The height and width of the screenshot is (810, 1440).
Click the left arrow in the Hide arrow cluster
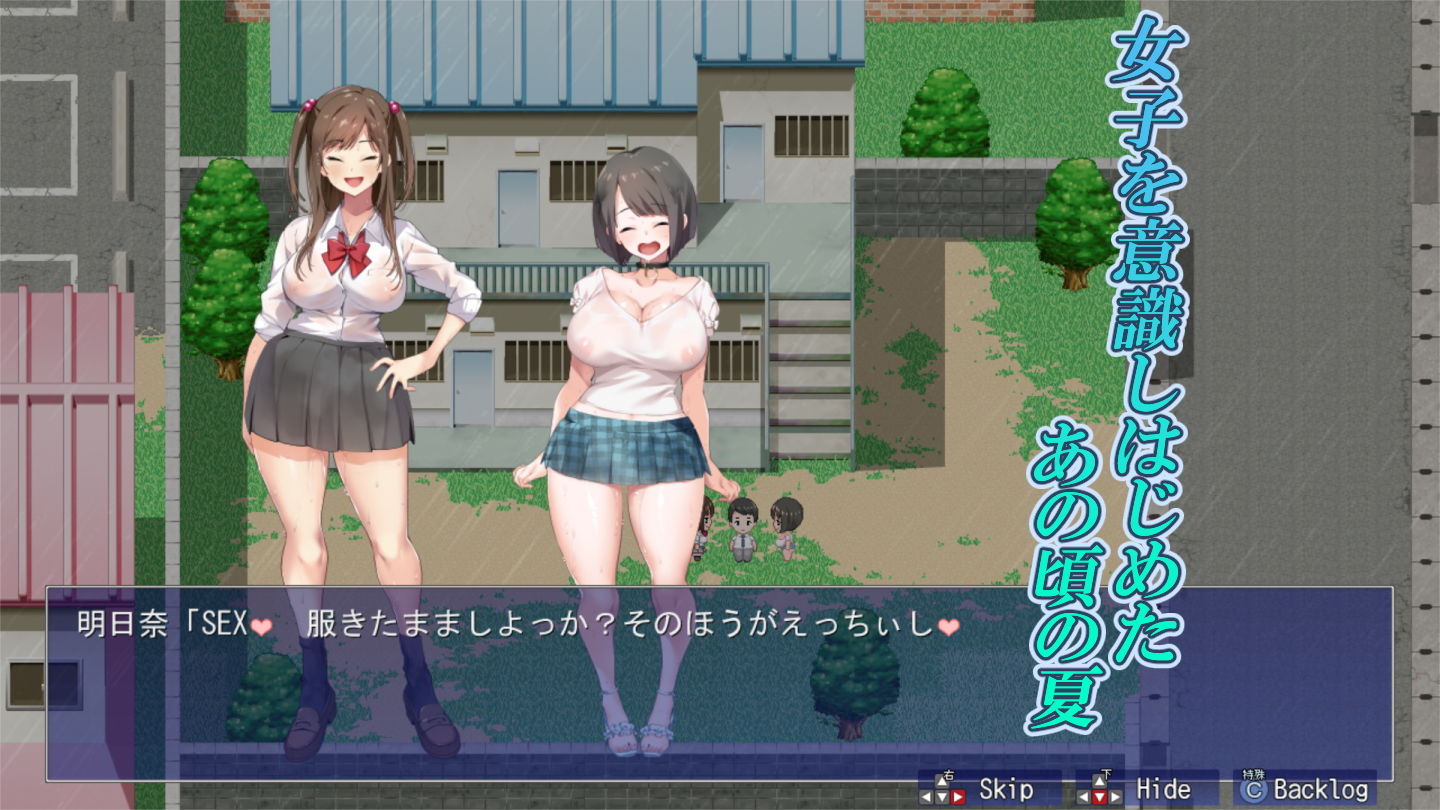(x=1083, y=796)
